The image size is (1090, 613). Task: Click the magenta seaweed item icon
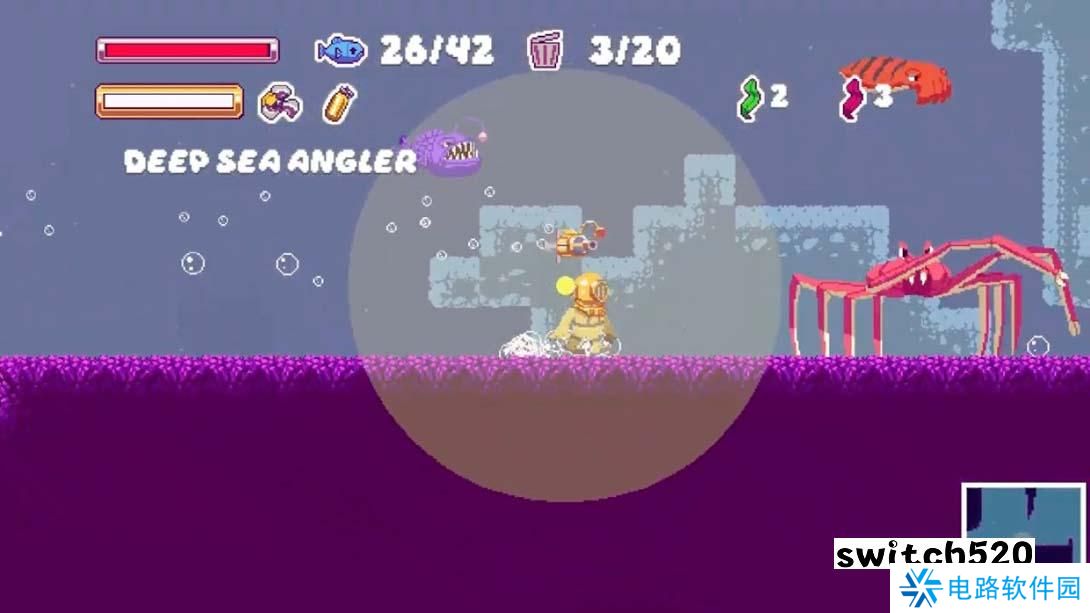click(851, 99)
